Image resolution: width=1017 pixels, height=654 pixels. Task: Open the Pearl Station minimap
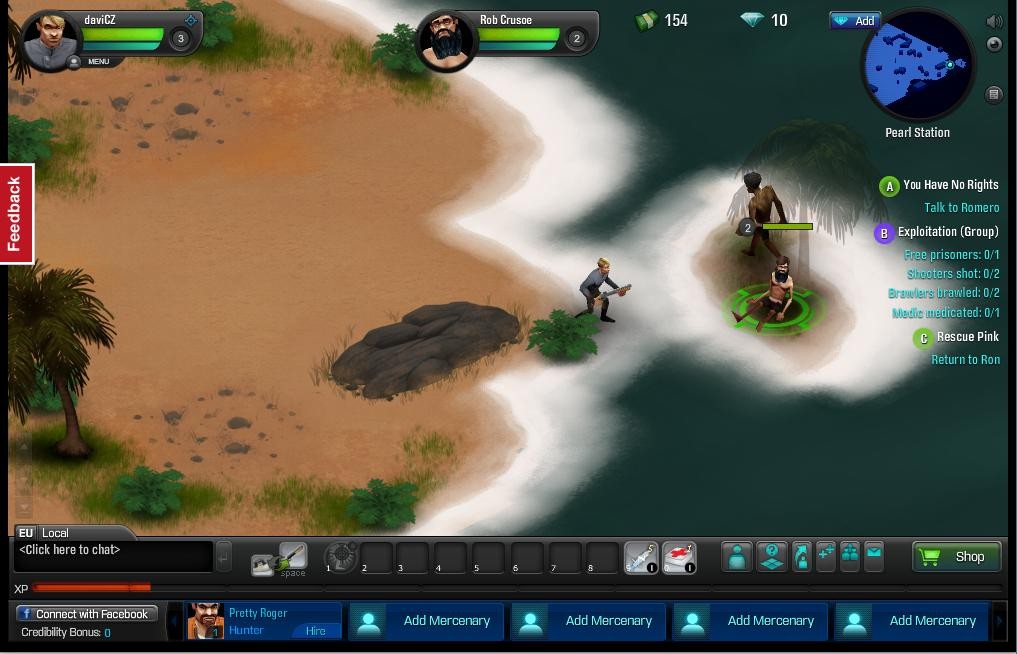pyautogui.click(x=917, y=66)
